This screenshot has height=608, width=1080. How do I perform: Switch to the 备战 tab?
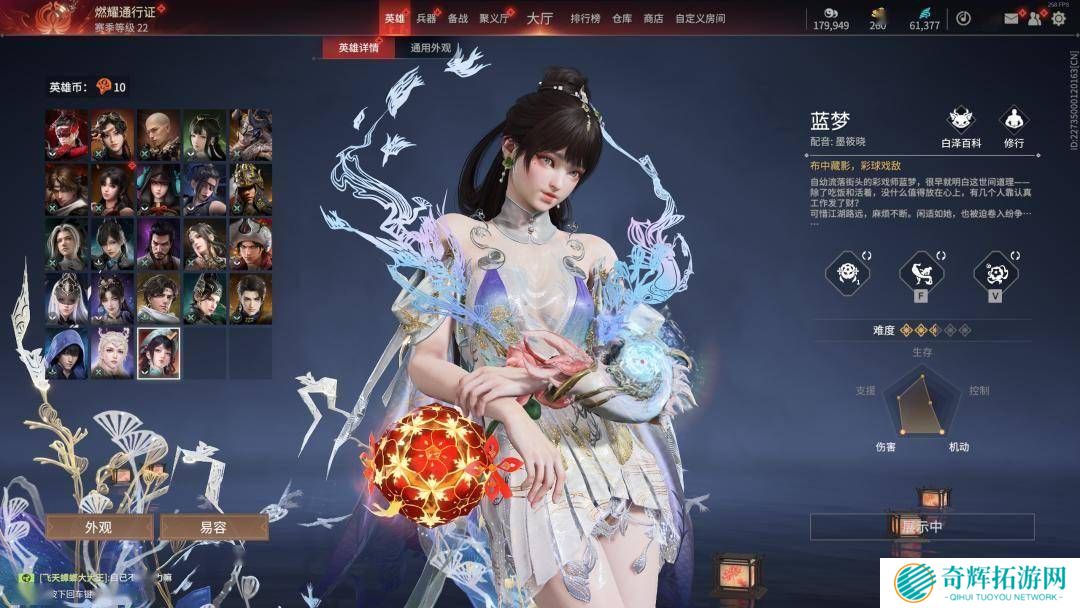point(458,18)
